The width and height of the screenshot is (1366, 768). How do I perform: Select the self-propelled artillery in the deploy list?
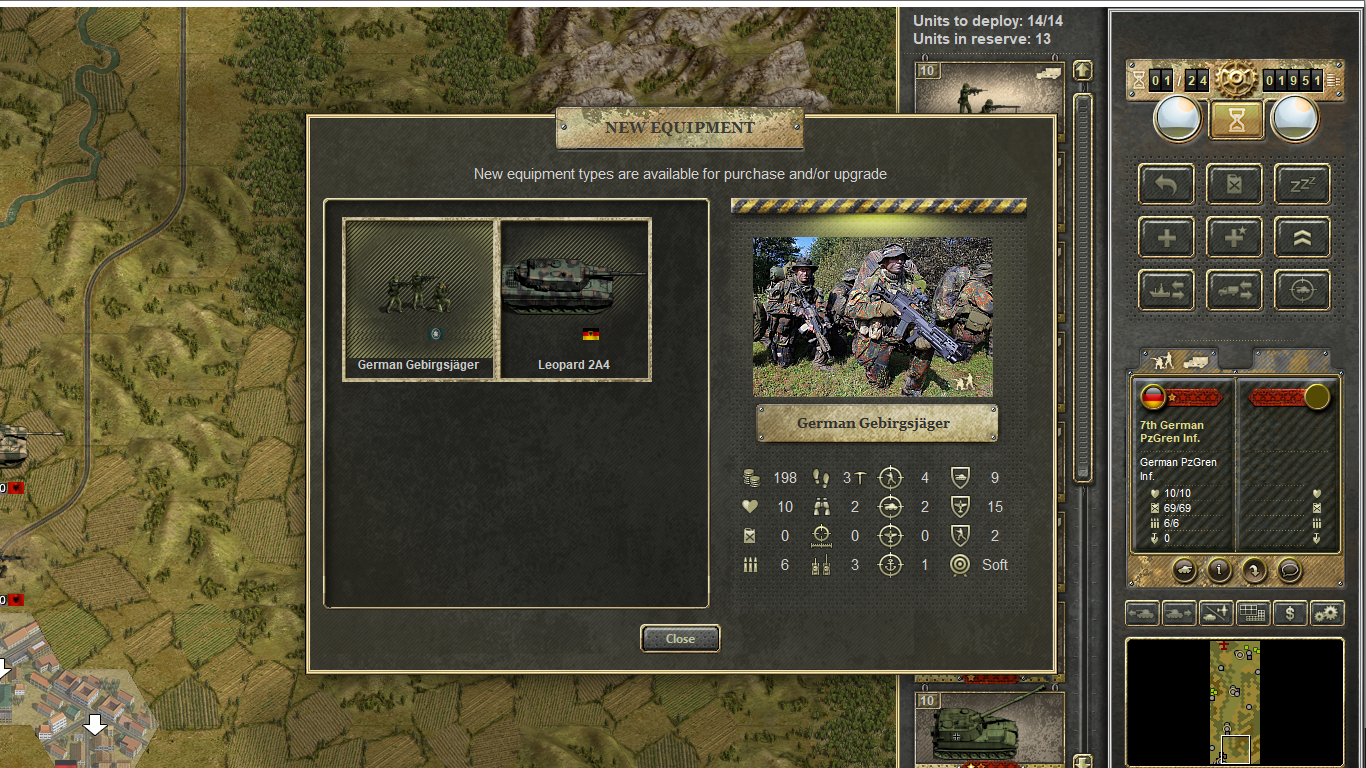[x=988, y=730]
